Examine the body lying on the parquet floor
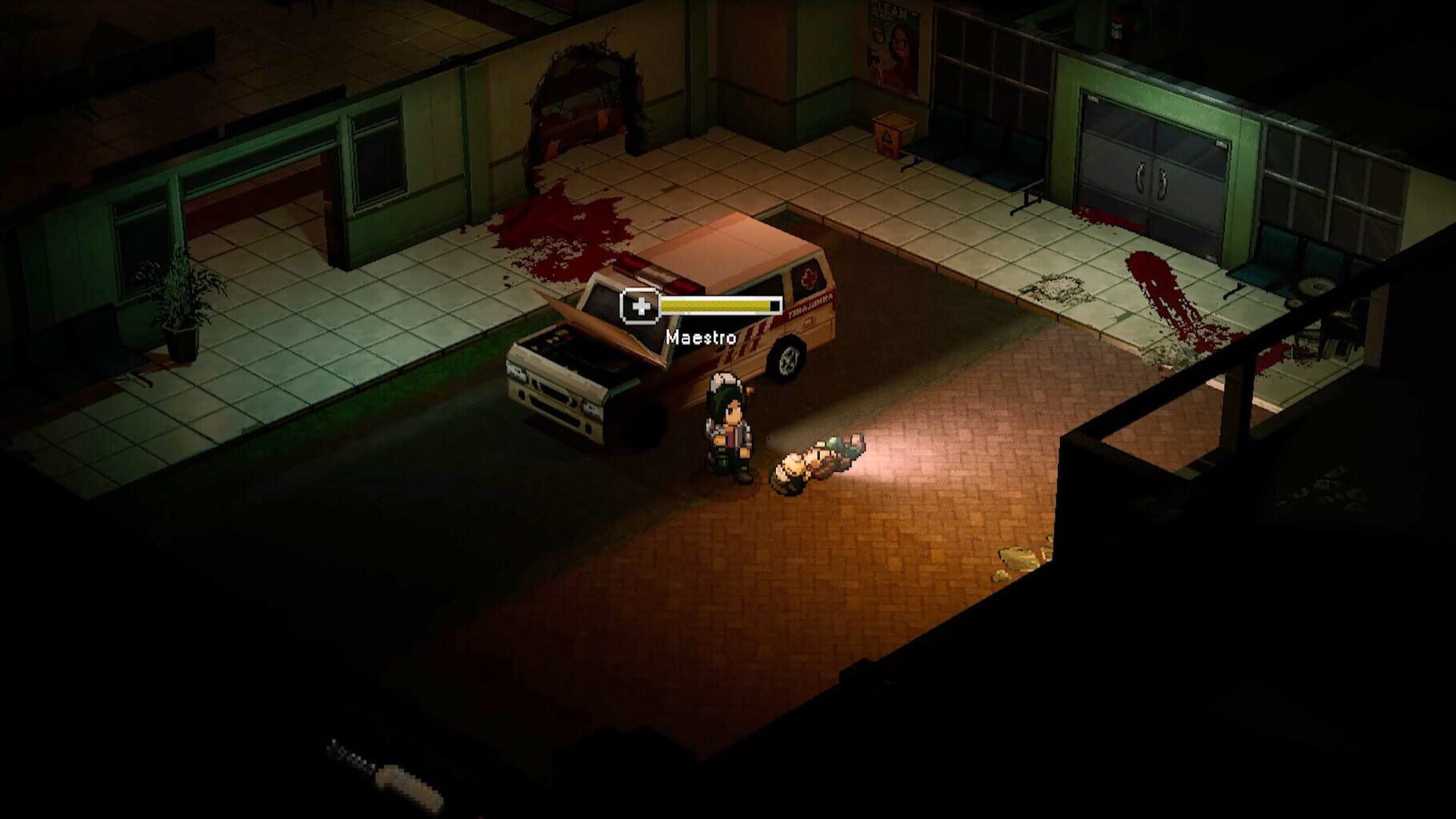1456x819 pixels. click(x=816, y=464)
